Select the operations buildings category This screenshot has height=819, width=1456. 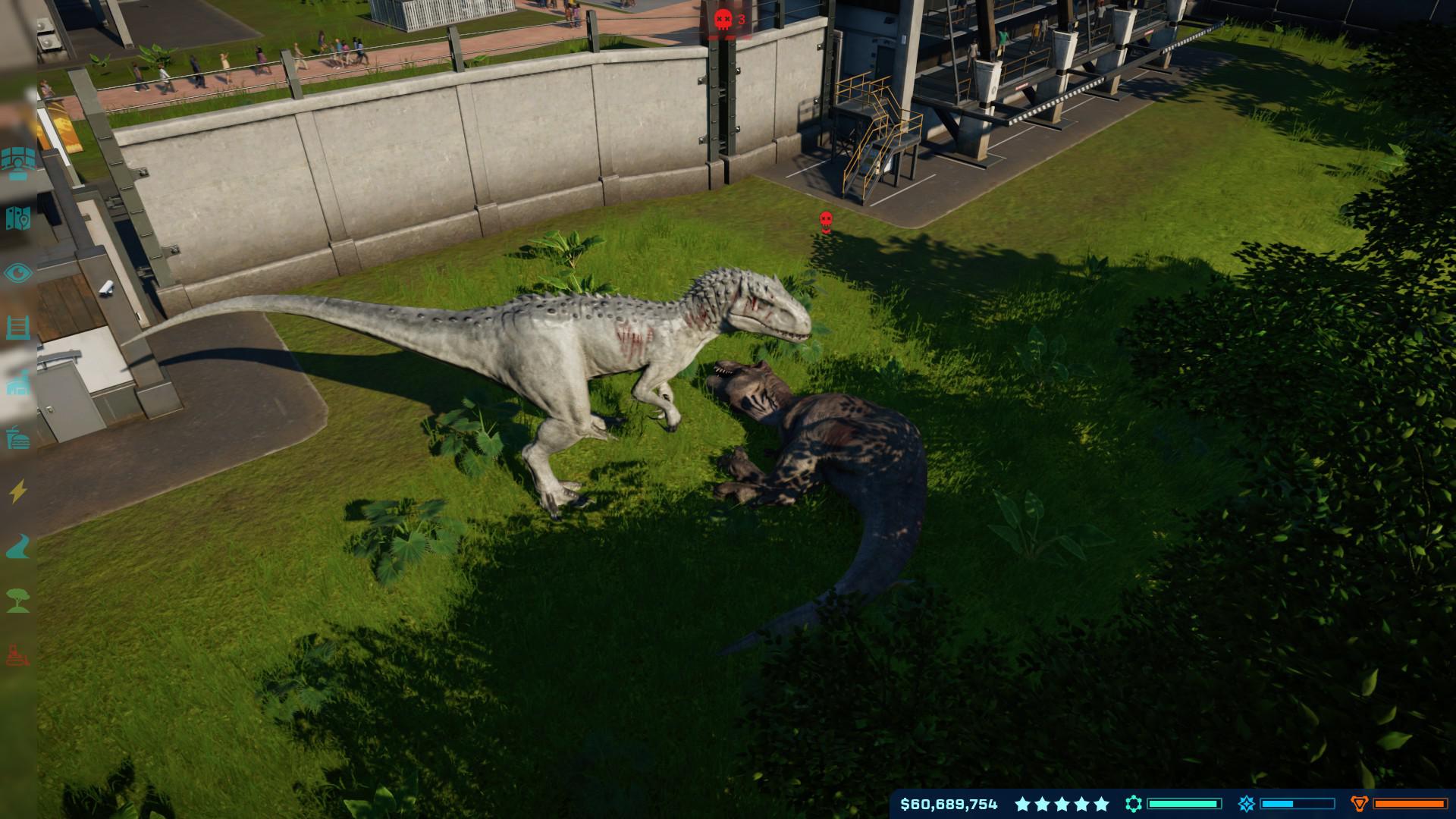(x=17, y=383)
